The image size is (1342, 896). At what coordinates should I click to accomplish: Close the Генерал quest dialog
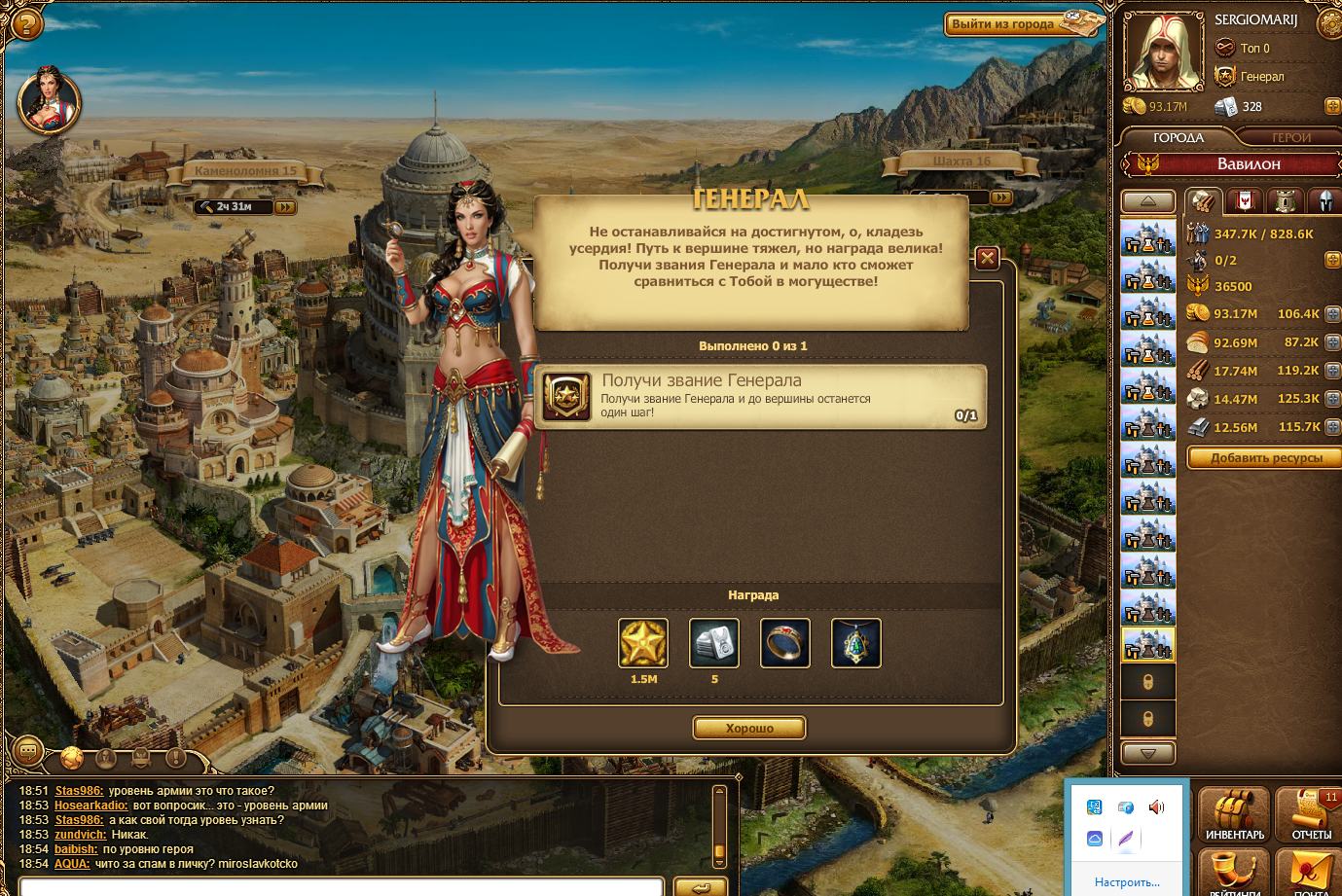coord(987,258)
